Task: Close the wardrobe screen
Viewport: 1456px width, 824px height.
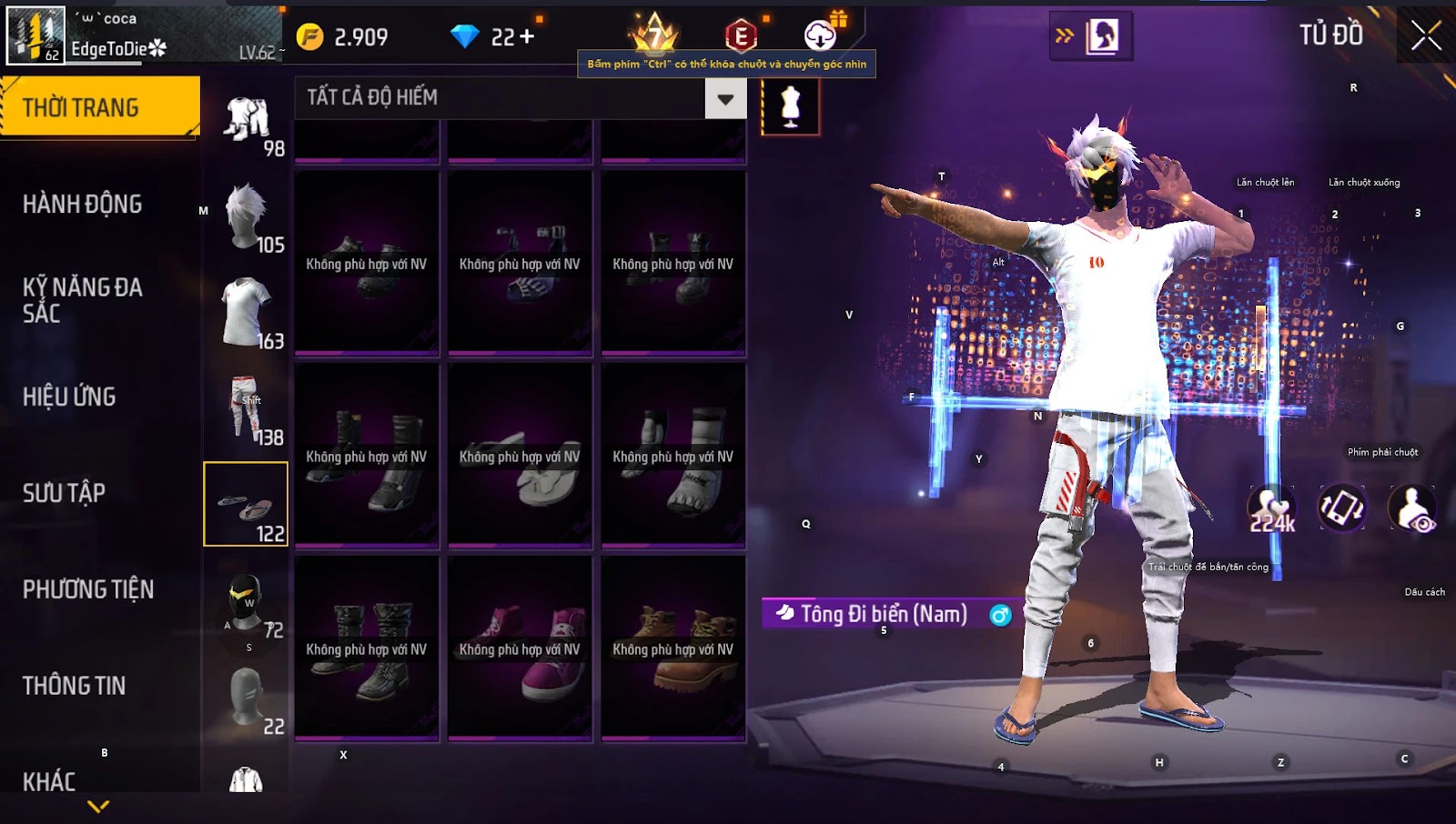Action: [1426, 36]
